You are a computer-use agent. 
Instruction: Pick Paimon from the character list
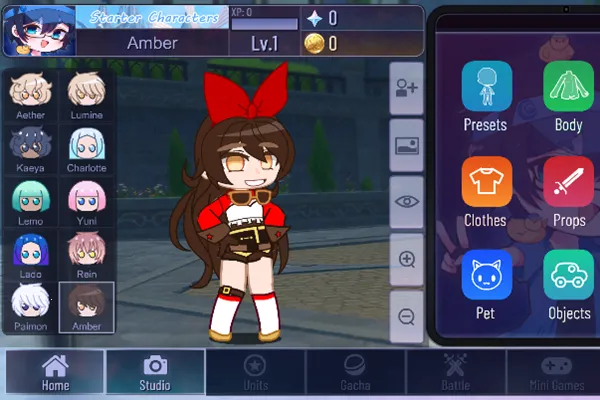(29, 307)
